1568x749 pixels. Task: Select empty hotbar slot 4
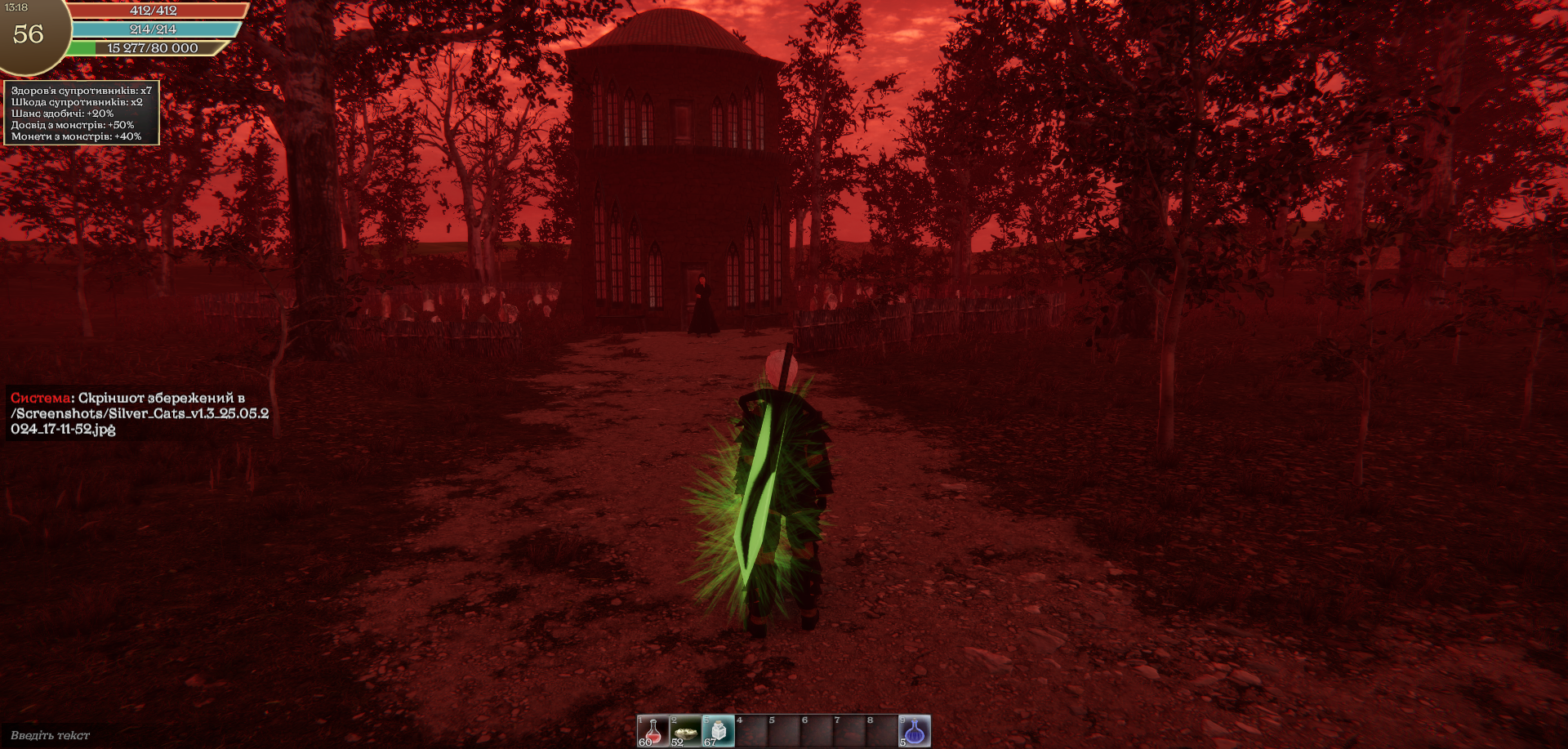pyautogui.click(x=751, y=731)
